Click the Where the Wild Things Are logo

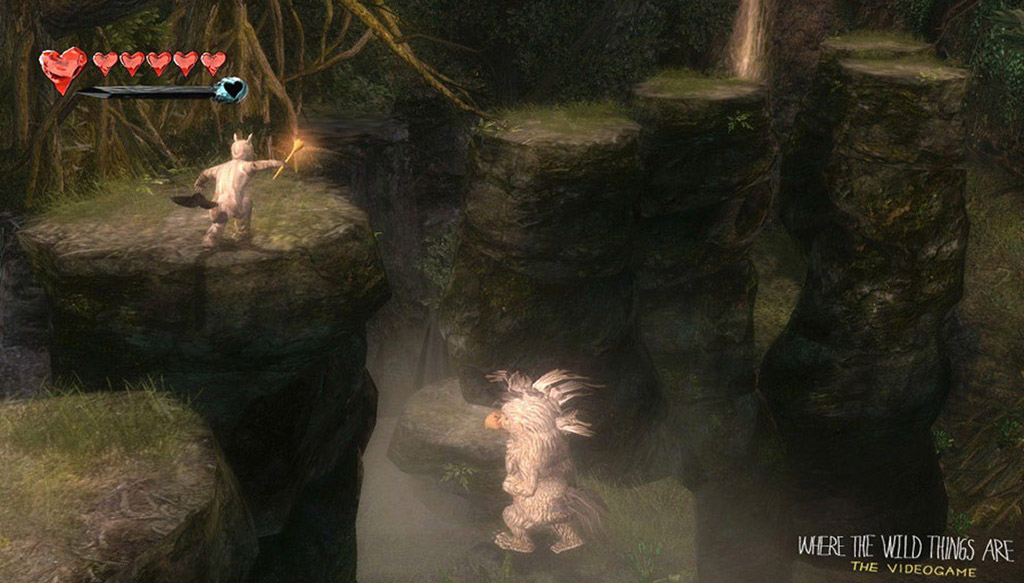(904, 553)
